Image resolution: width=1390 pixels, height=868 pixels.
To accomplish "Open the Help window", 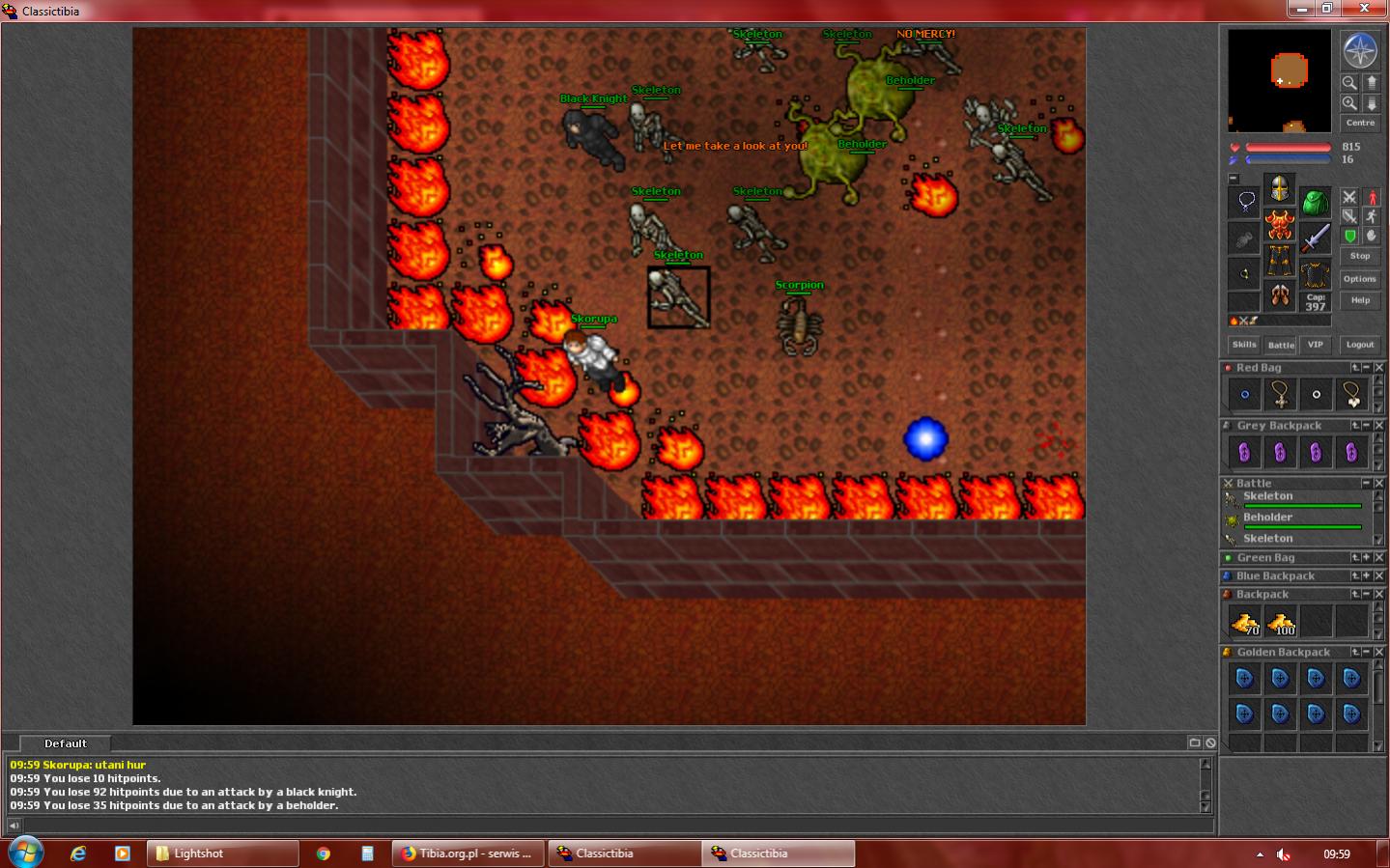I will pyautogui.click(x=1360, y=300).
